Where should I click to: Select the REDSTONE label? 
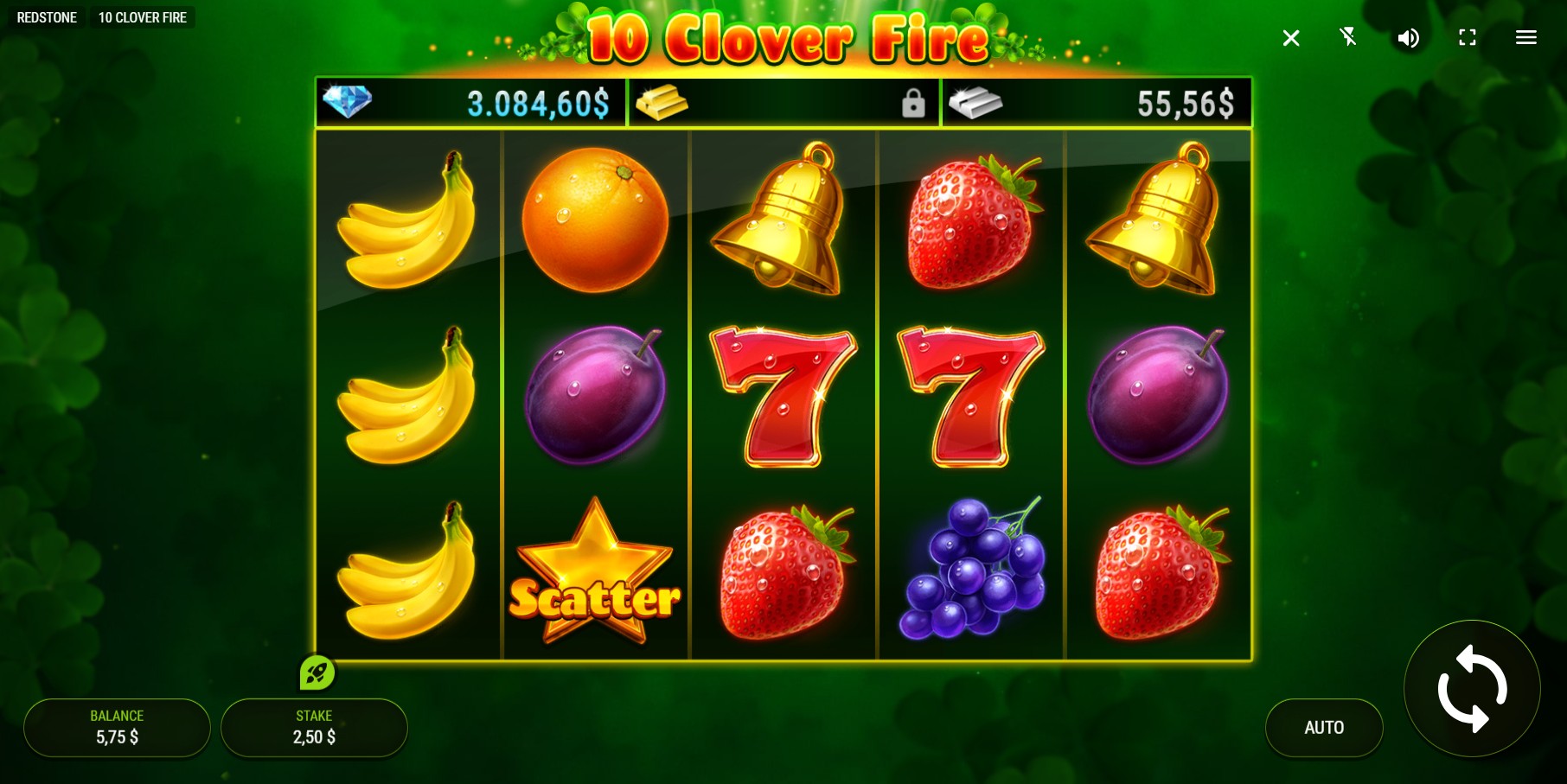tap(47, 16)
